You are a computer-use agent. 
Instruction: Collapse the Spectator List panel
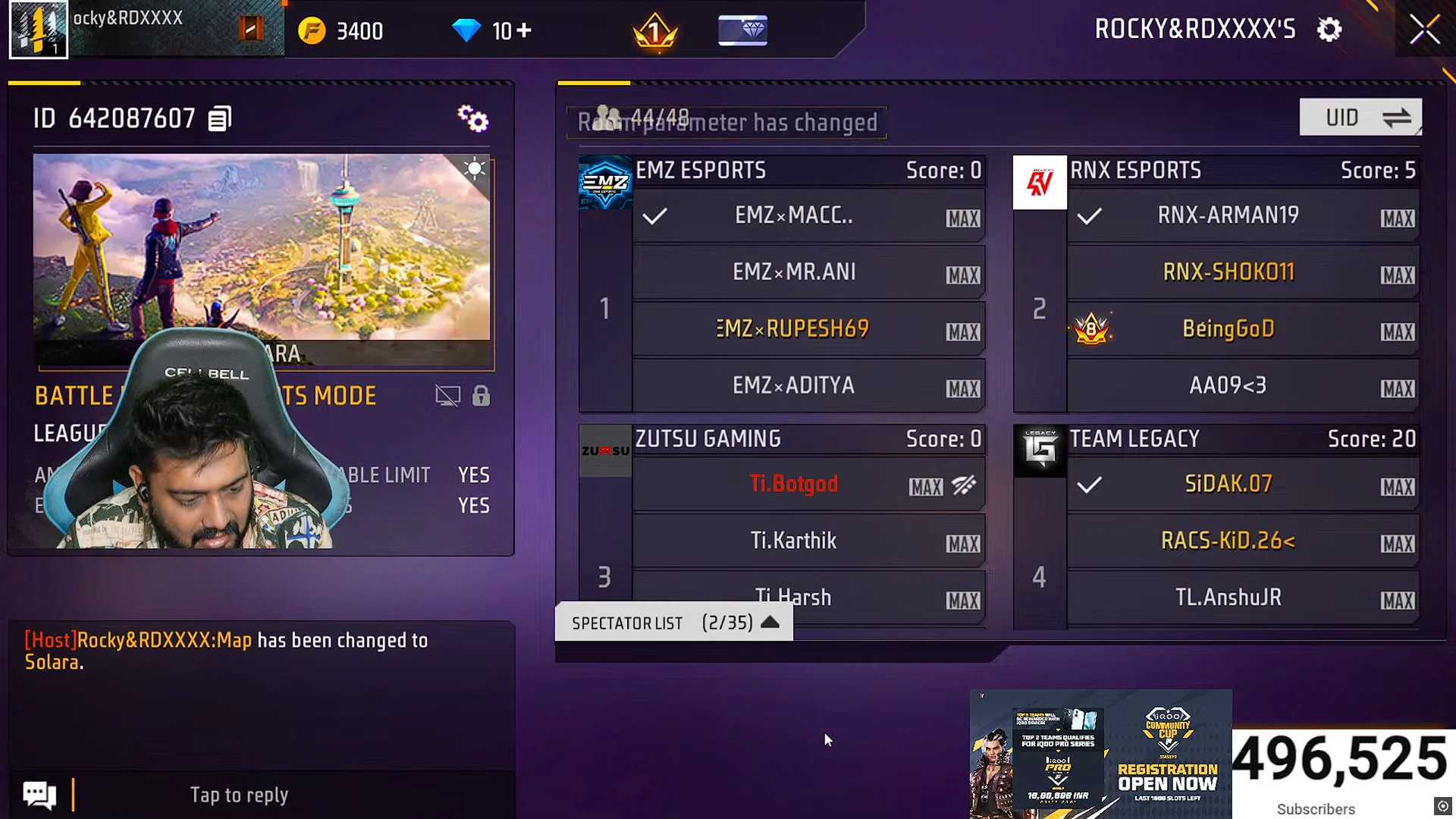(x=771, y=622)
